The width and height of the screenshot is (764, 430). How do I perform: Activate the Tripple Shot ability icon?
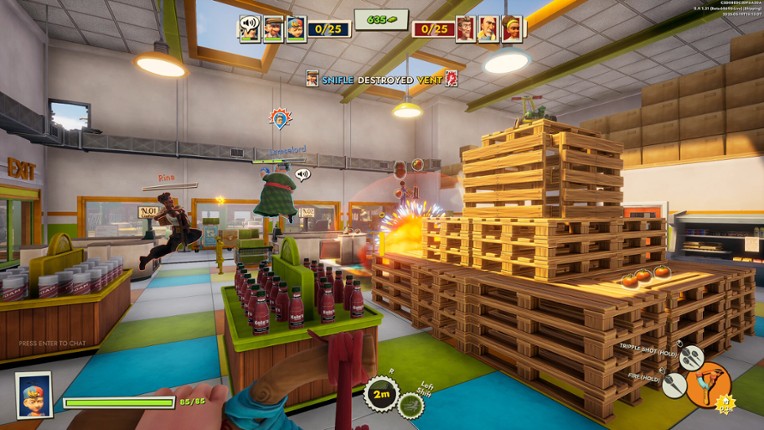[692, 357]
